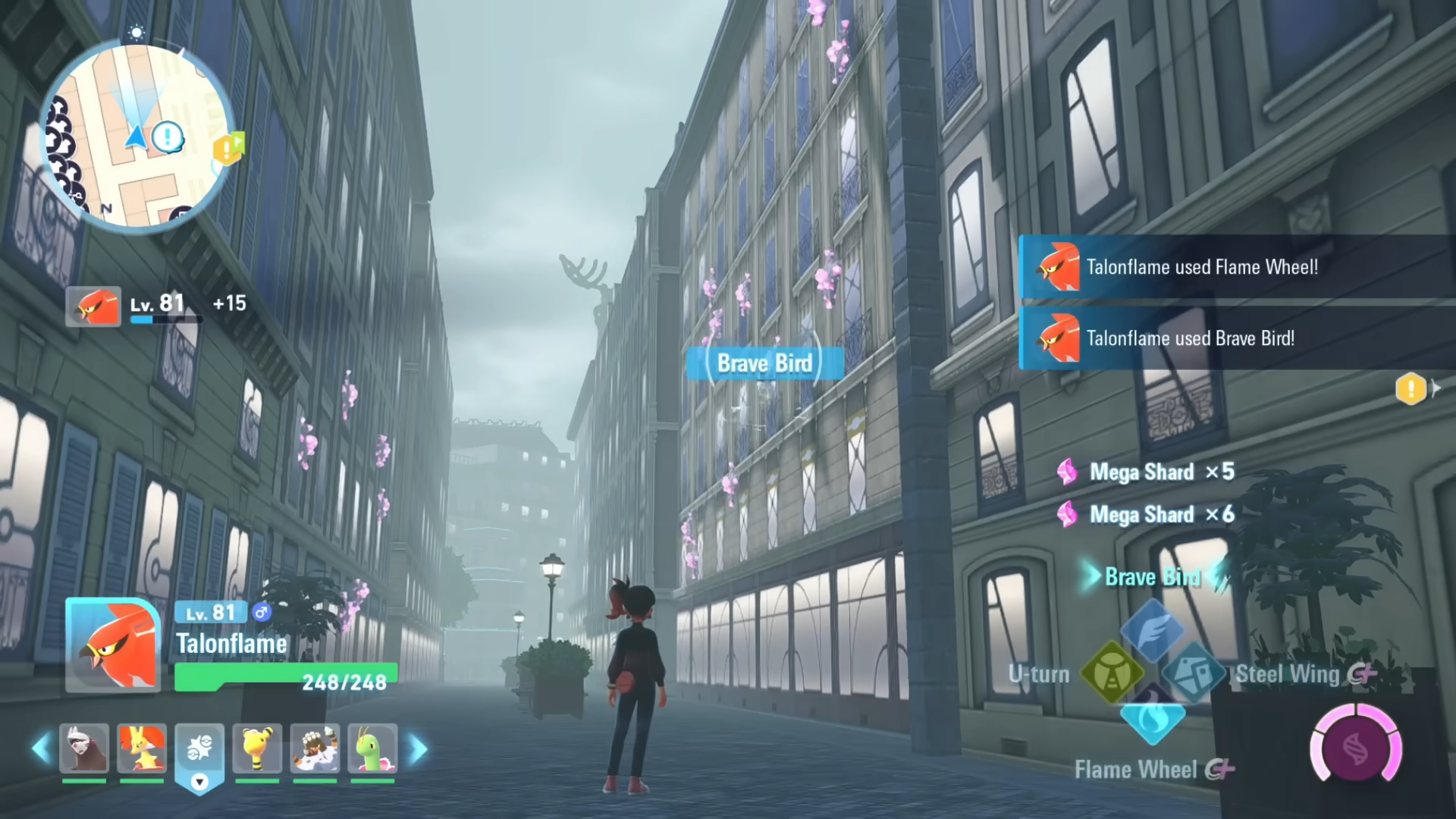Switch to Meganium in the party bar
The width and height of the screenshot is (1456, 819).
tap(372, 748)
